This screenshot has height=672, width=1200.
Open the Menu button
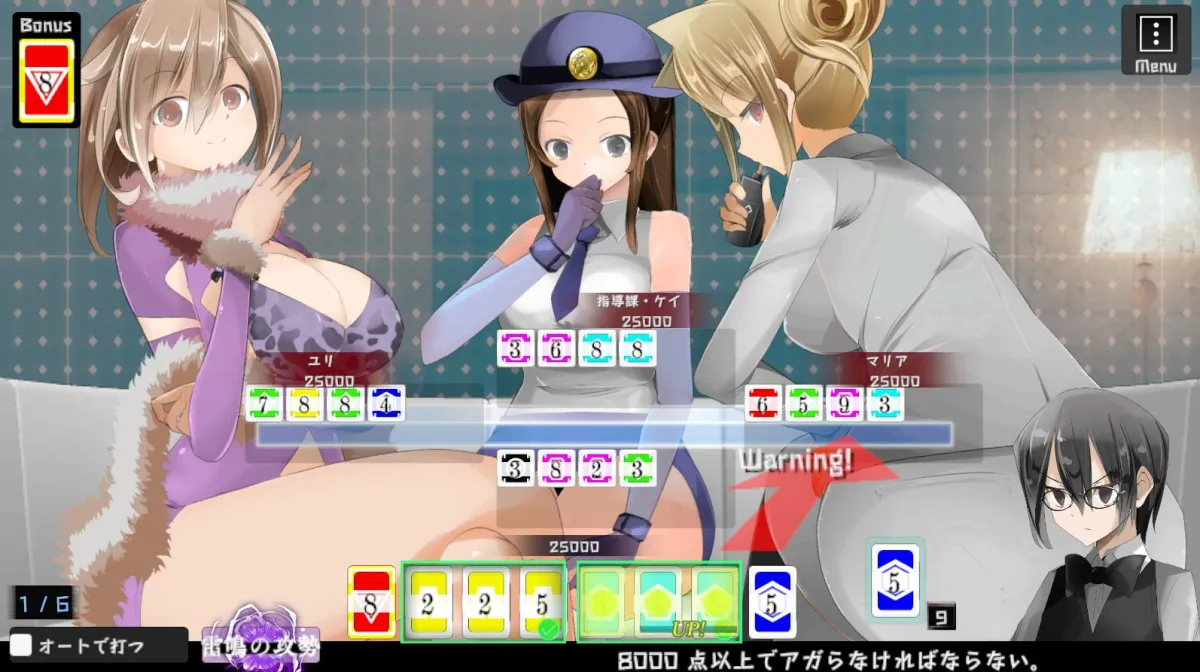click(1155, 40)
